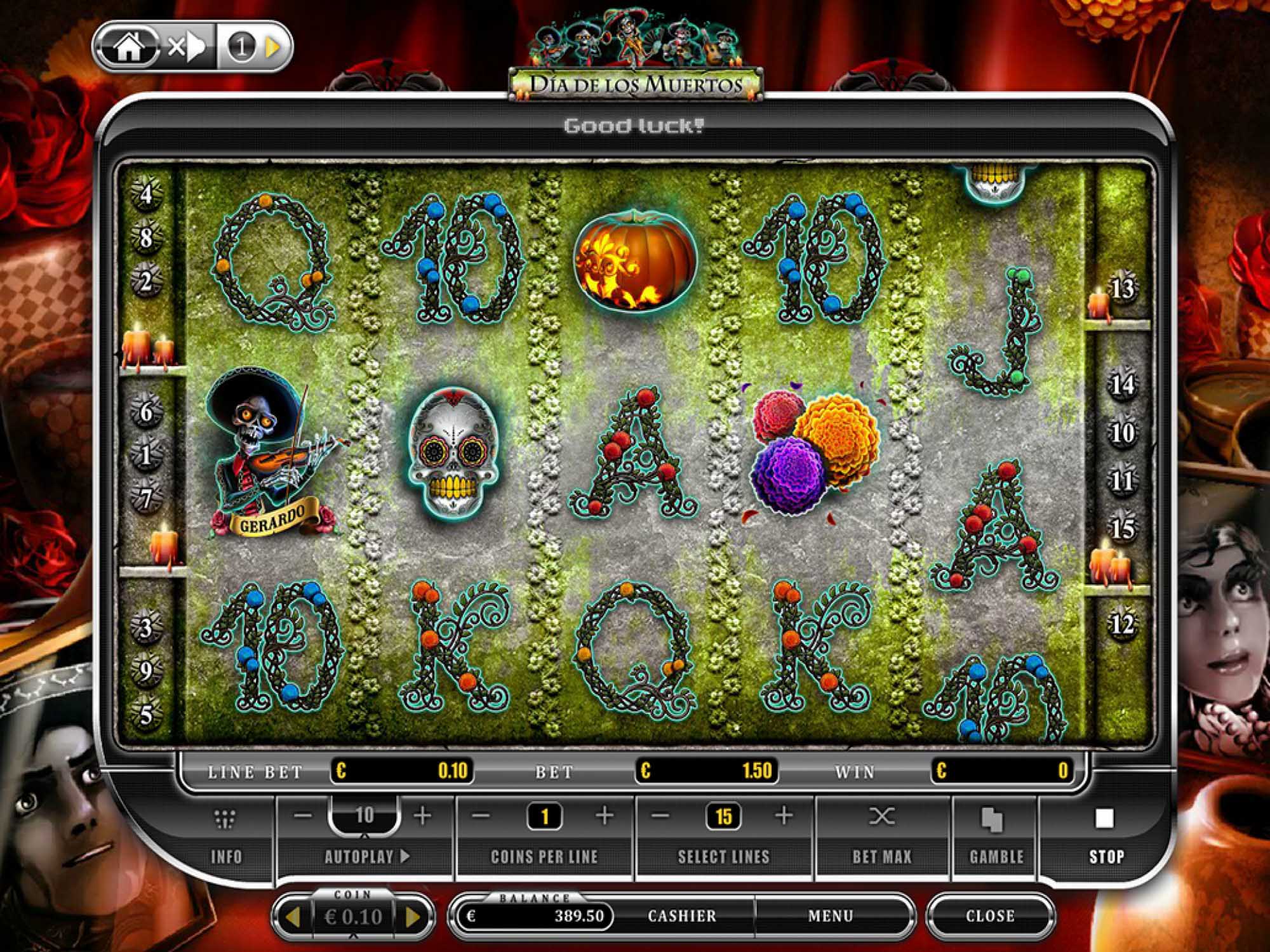Increase coins per line
Viewport: 1270px width, 952px height.
coord(605,816)
